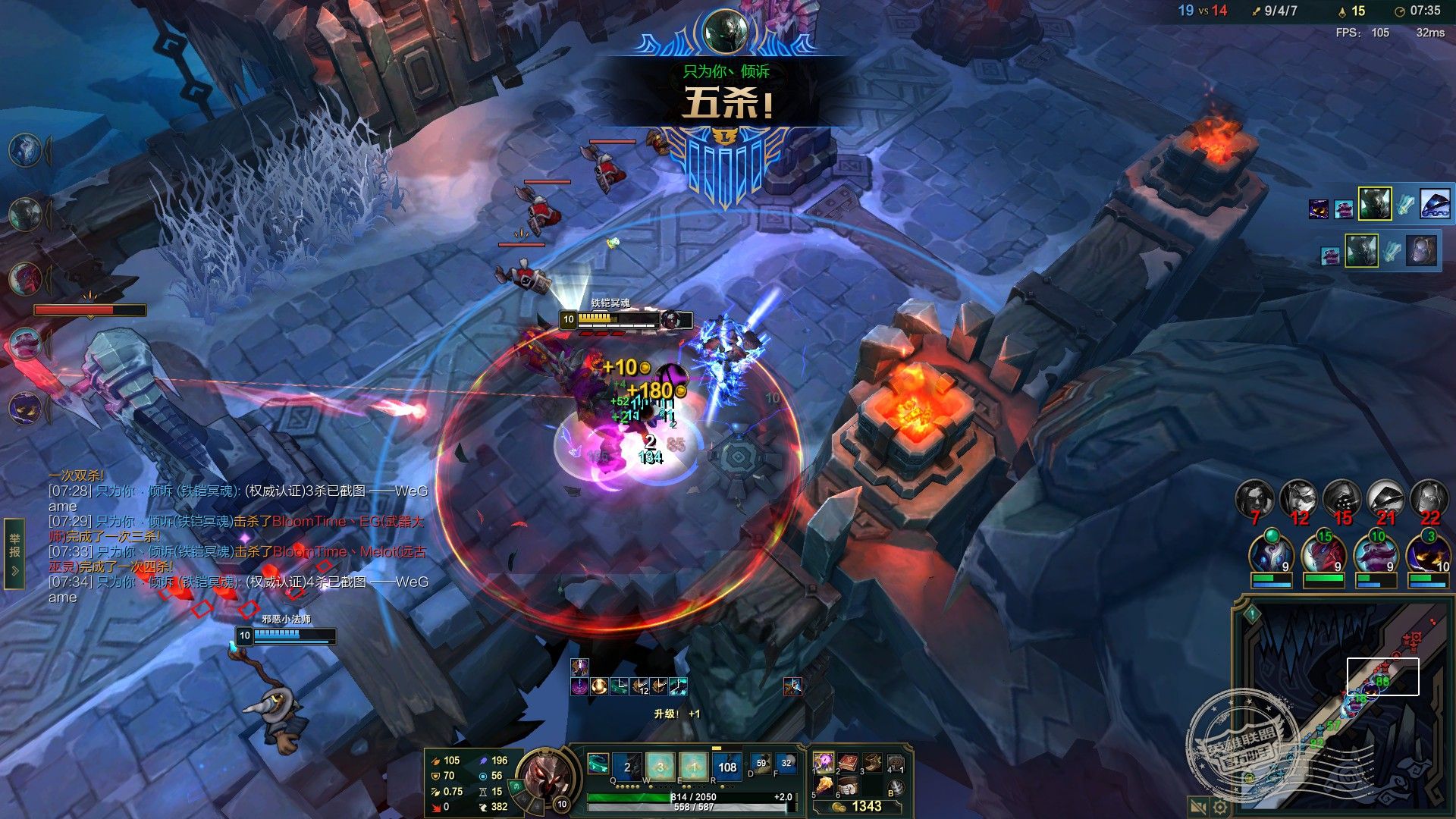Use the item in slot 1
1456x819 pixels.
(824, 761)
